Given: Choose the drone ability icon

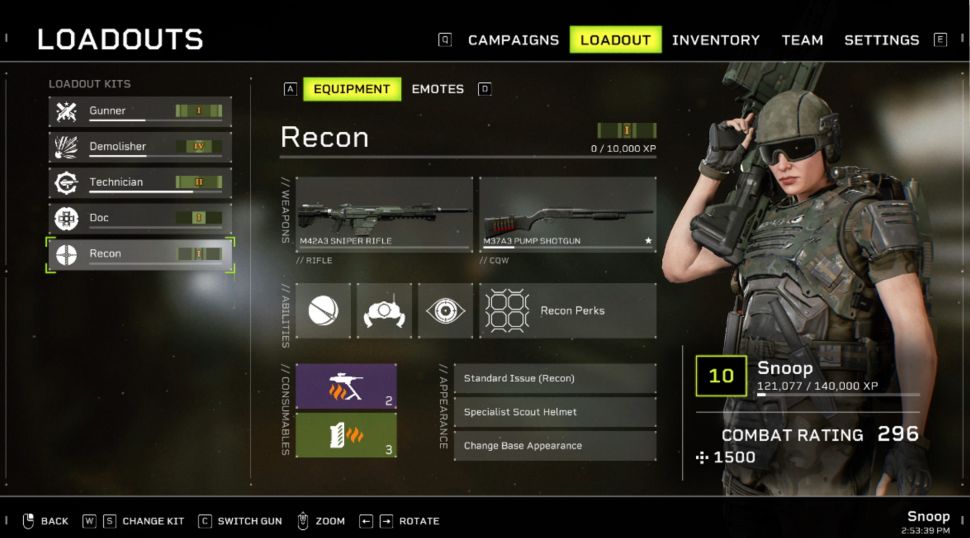Looking at the screenshot, I should 384,311.
